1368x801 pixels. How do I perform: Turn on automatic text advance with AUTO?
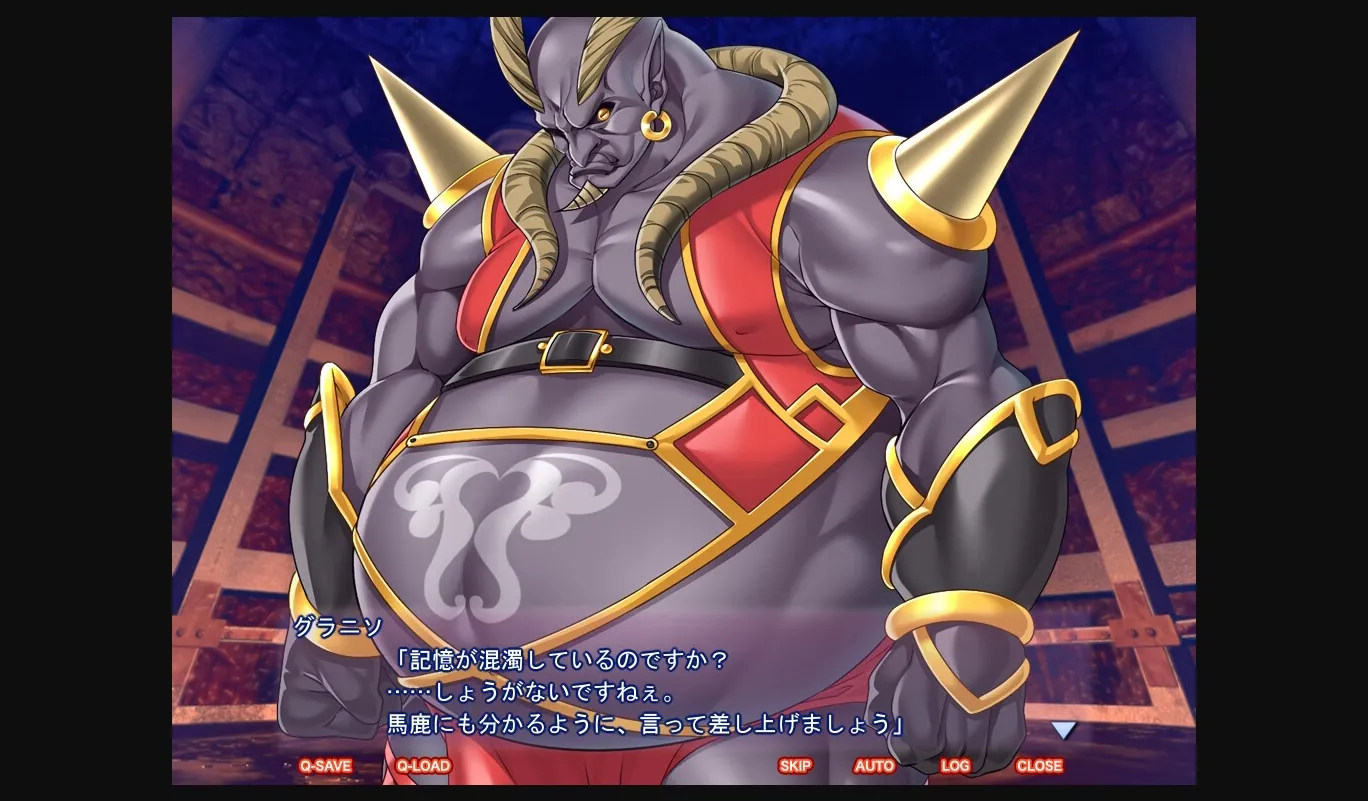pos(874,765)
